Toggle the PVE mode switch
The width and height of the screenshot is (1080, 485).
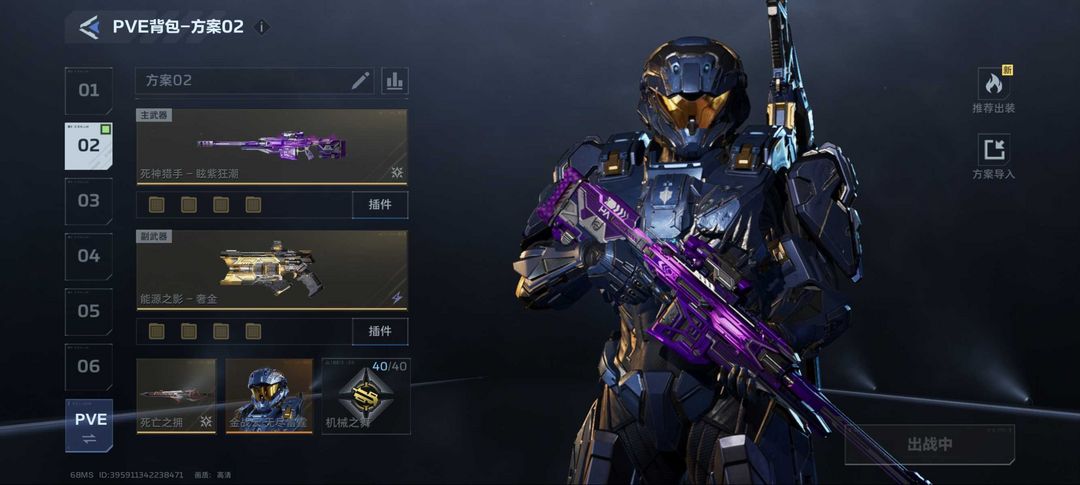point(89,426)
